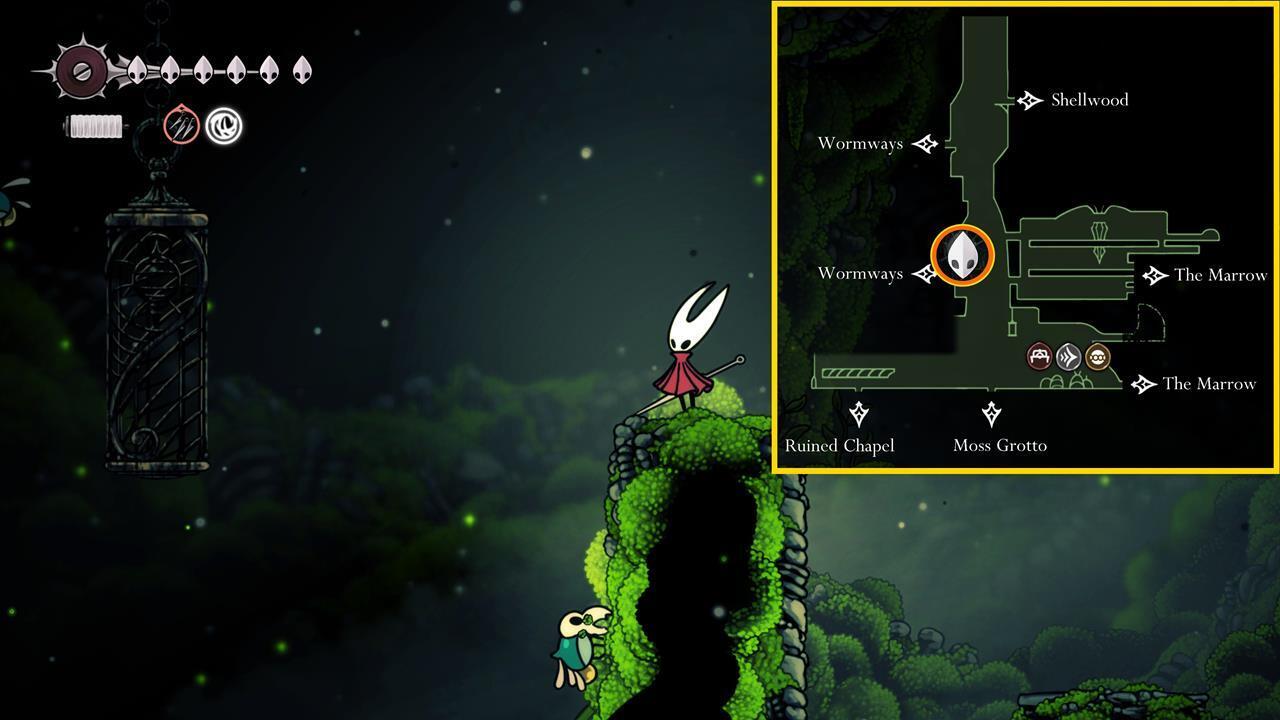1280x720 pixels.
Task: Select the Wormways area label text
Action: pos(860,143)
